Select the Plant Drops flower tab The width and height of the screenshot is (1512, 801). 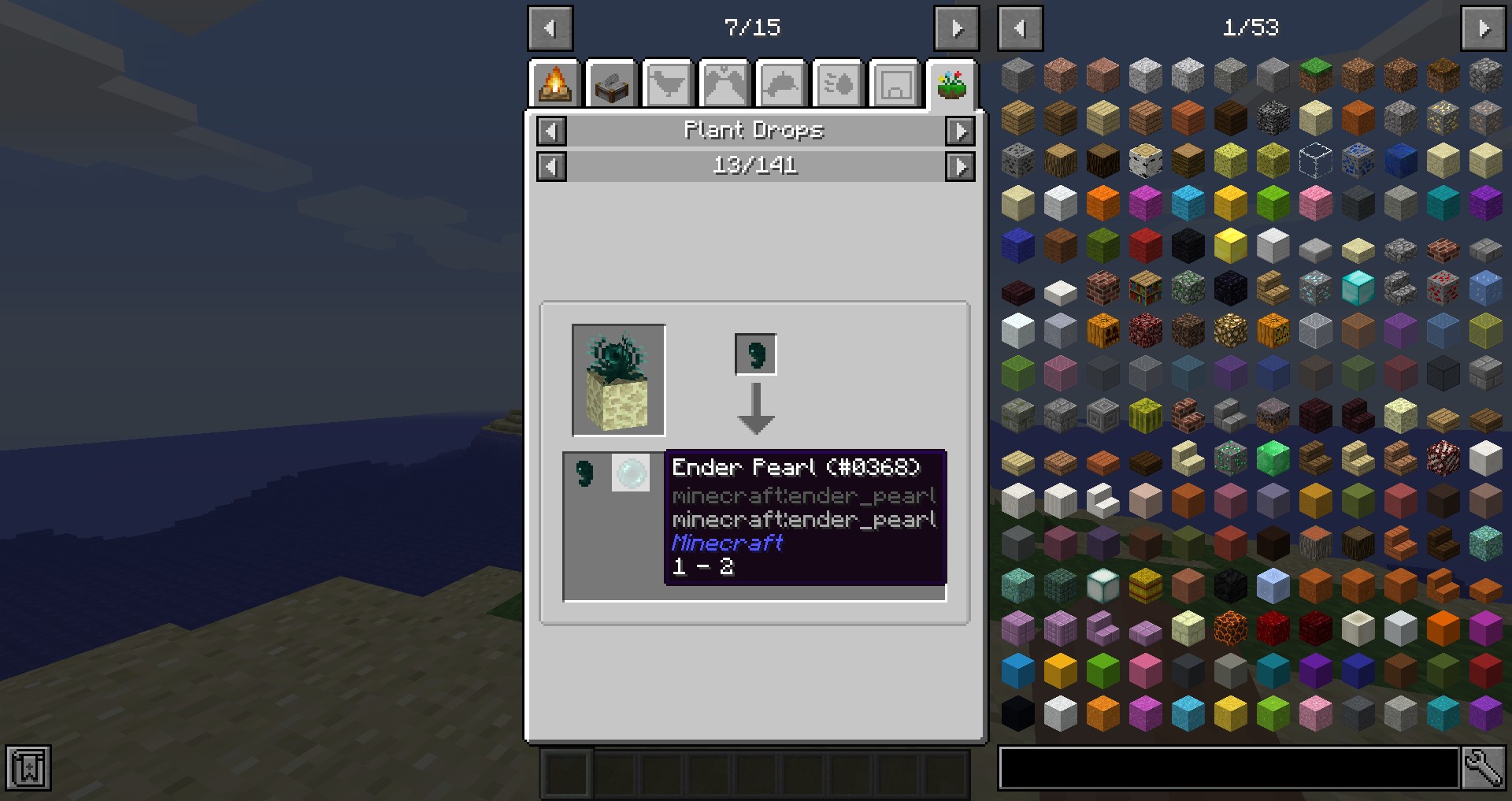[x=952, y=83]
